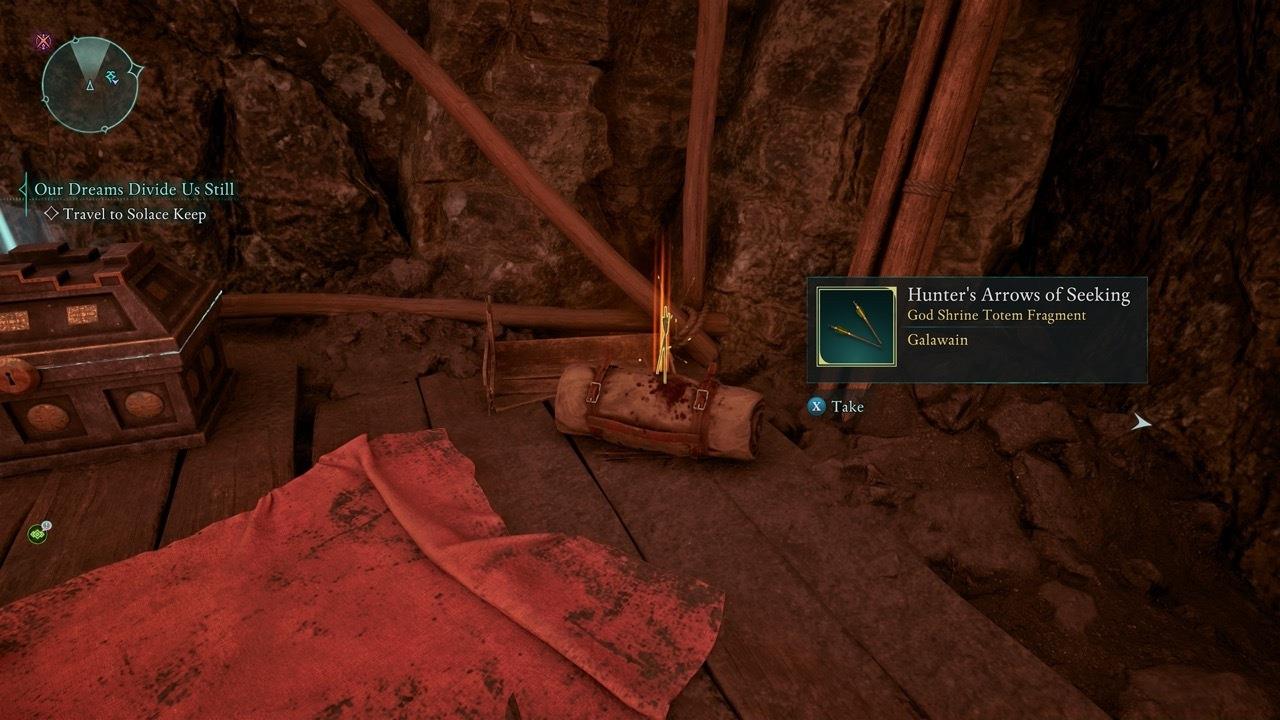Image resolution: width=1280 pixels, height=720 pixels.
Task: Click the blue X gamepad button icon
Action: click(x=814, y=406)
